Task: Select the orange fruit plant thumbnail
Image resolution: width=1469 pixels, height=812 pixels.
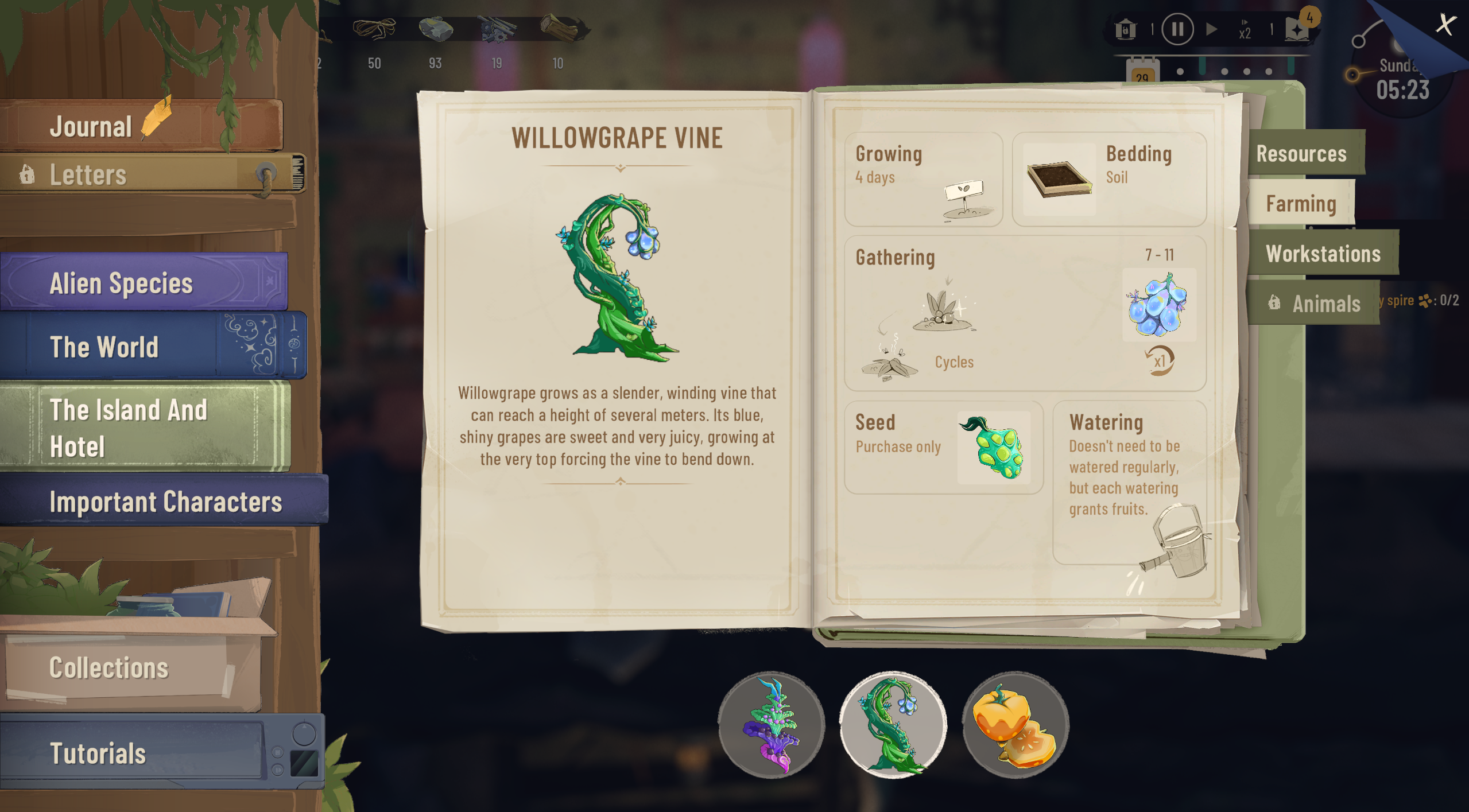Action: click(1015, 725)
